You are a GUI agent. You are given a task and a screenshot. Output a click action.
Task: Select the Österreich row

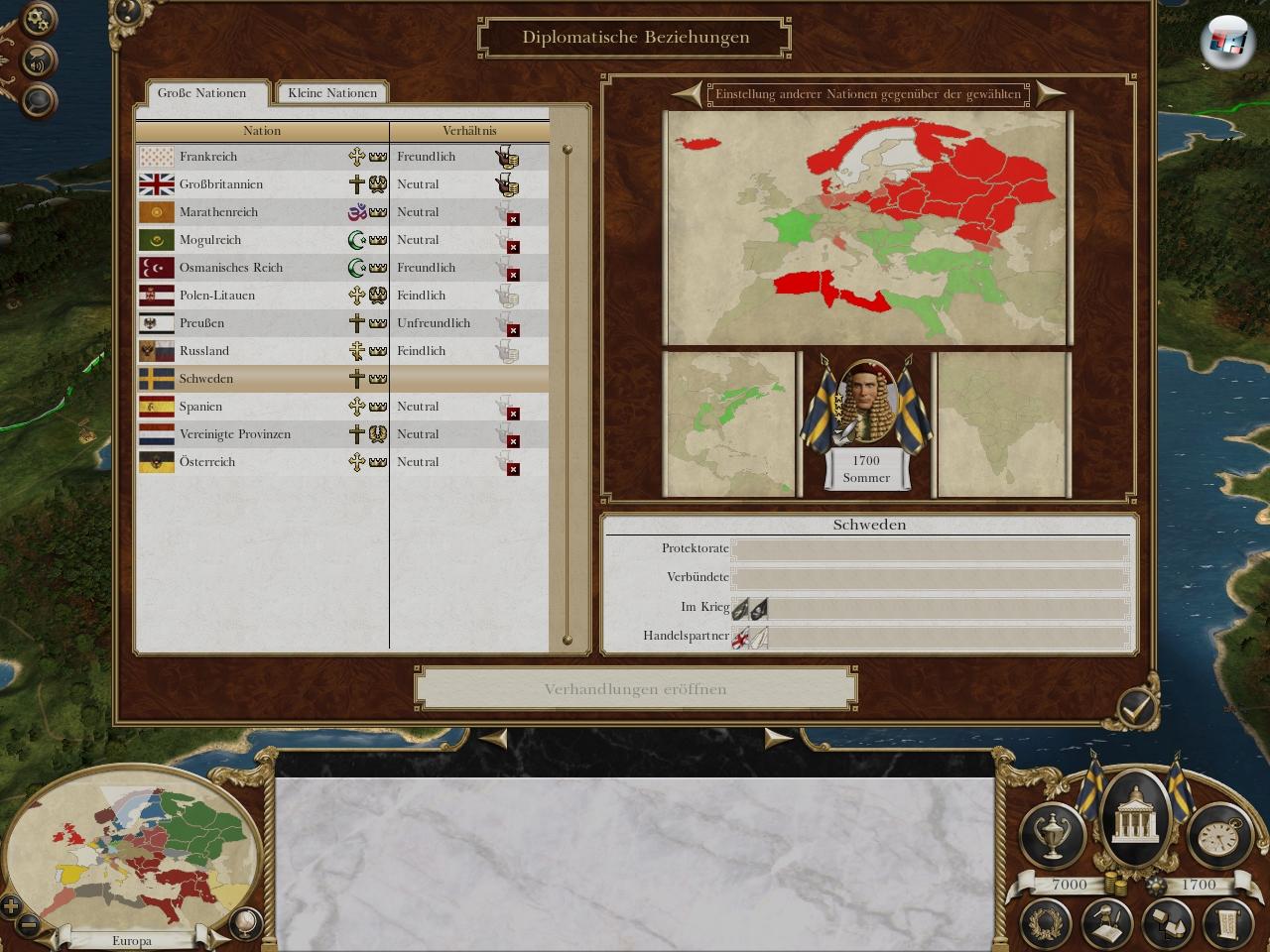[x=207, y=462]
